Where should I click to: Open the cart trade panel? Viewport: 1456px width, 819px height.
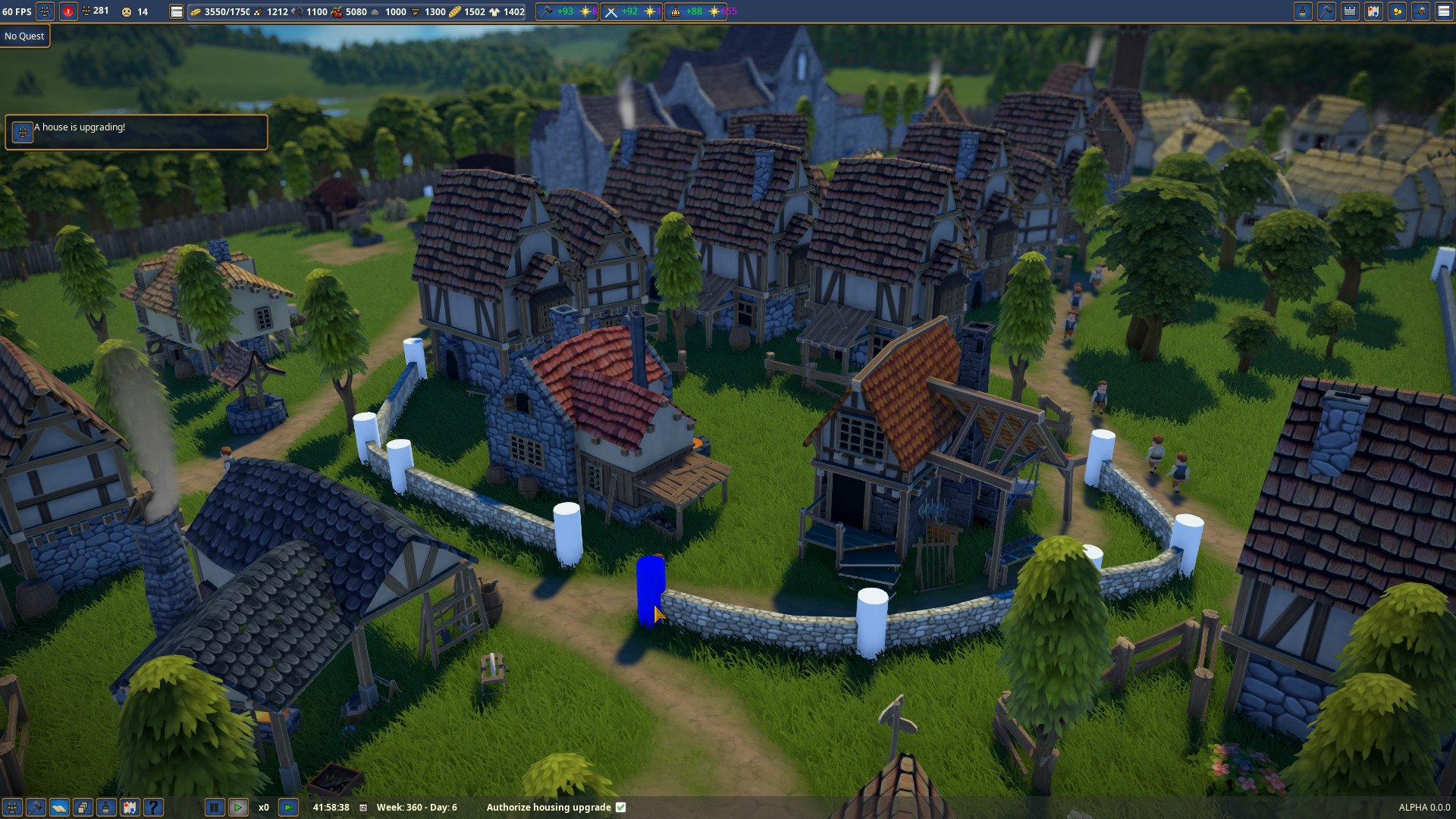(x=1420, y=11)
